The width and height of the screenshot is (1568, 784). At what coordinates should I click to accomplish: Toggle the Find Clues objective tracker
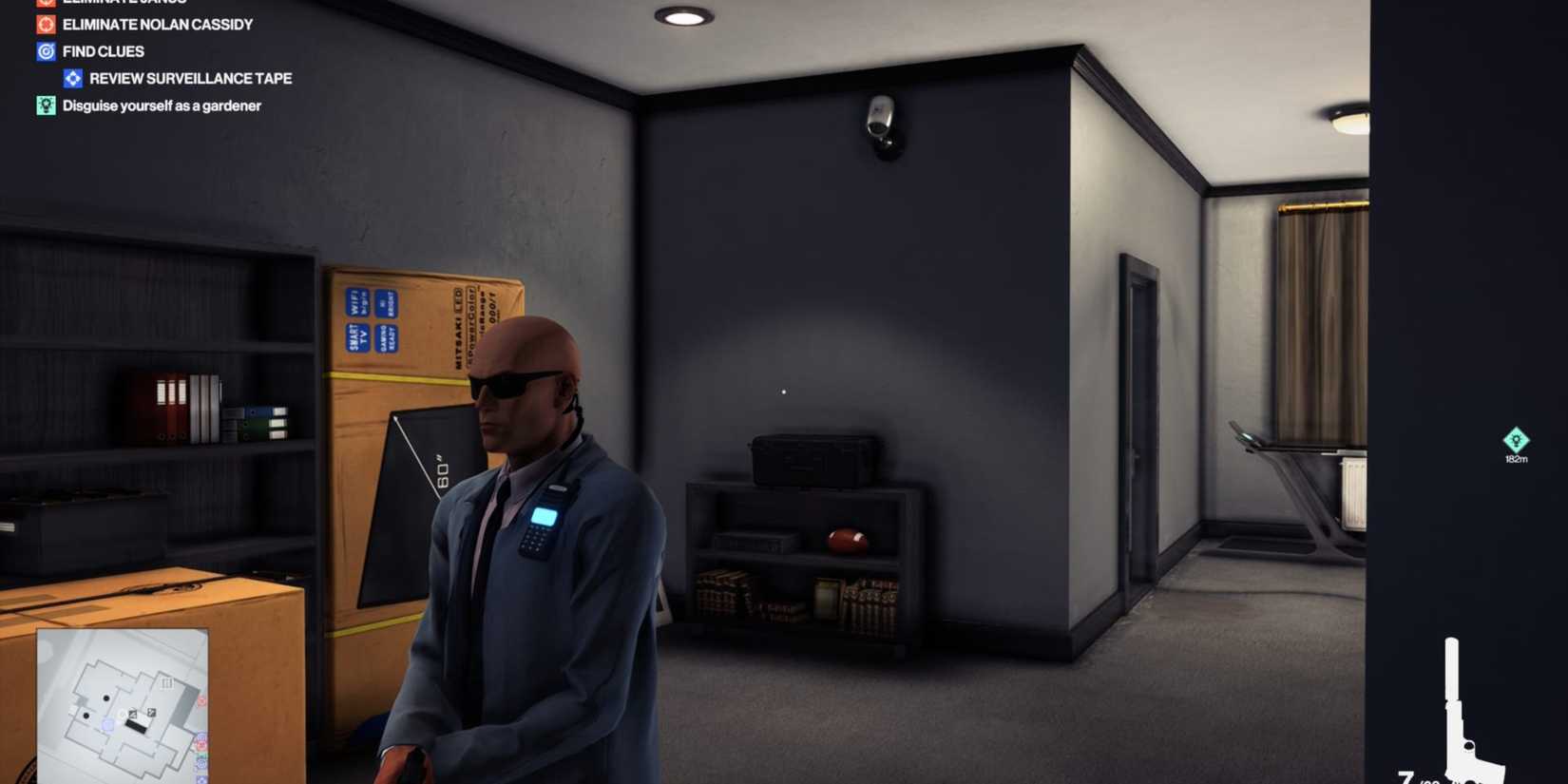pos(44,51)
